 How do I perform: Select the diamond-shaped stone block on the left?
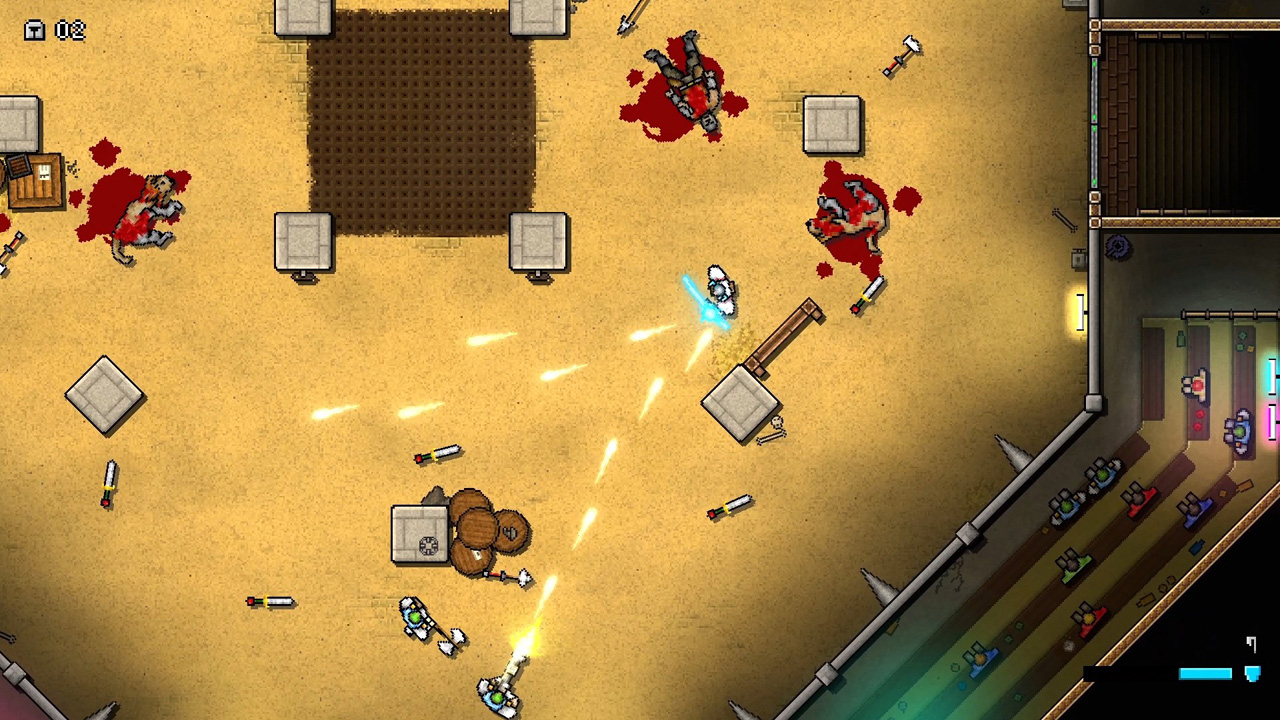pos(105,395)
